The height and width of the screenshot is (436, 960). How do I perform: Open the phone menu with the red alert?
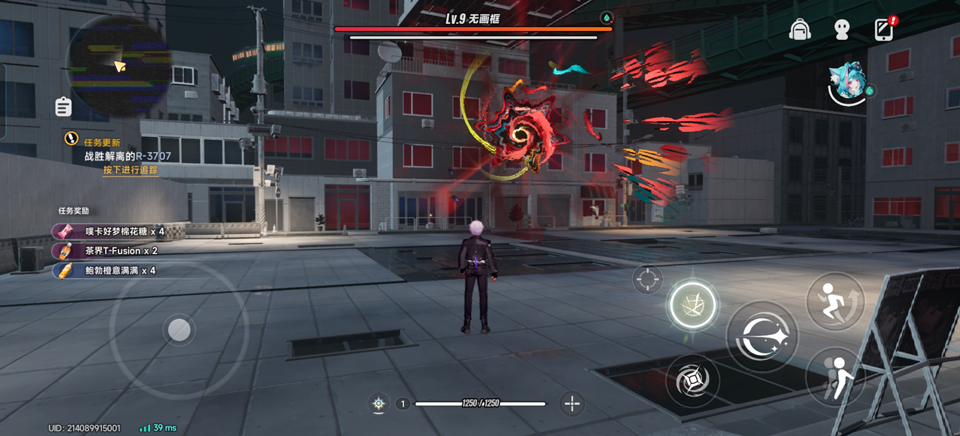tap(884, 29)
